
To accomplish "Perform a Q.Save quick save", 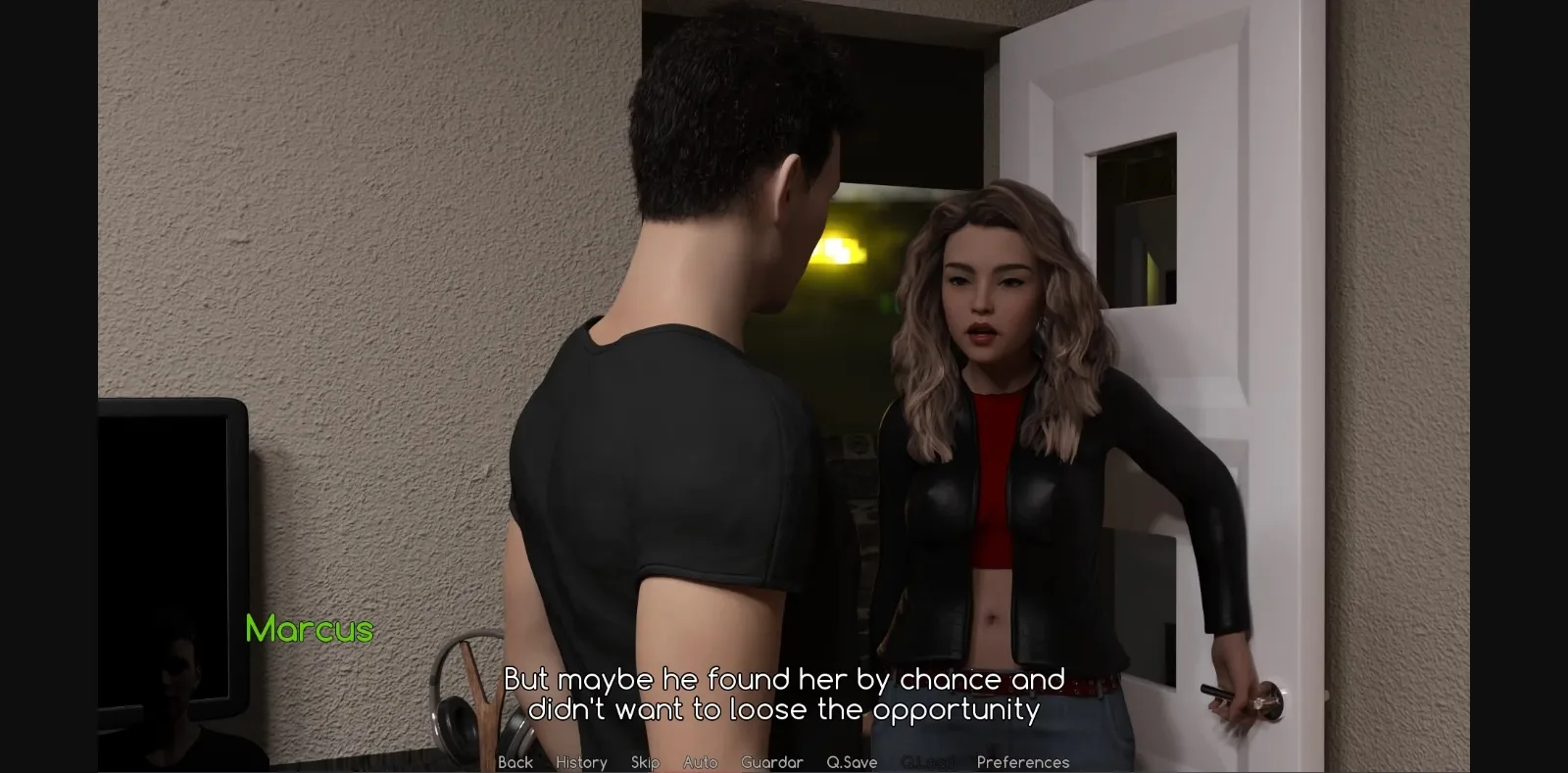I will (852, 762).
